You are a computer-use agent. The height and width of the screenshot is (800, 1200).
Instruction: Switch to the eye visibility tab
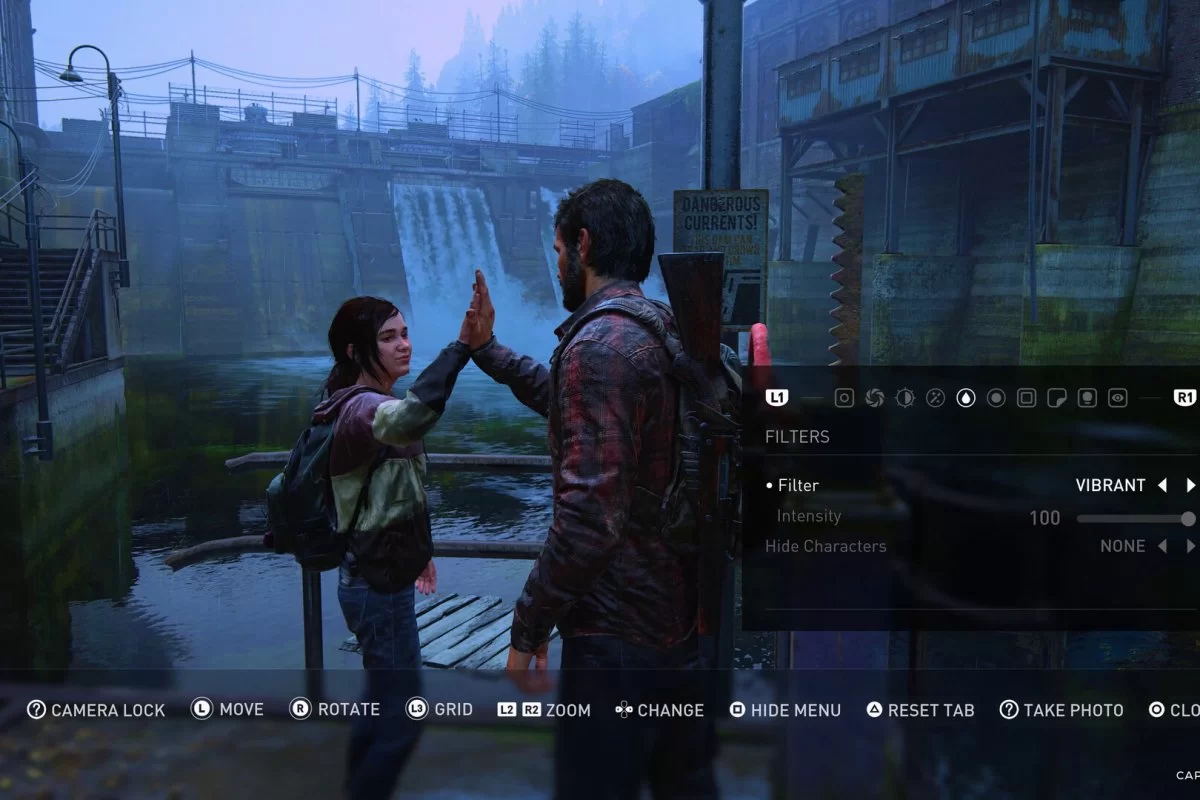(x=1118, y=398)
